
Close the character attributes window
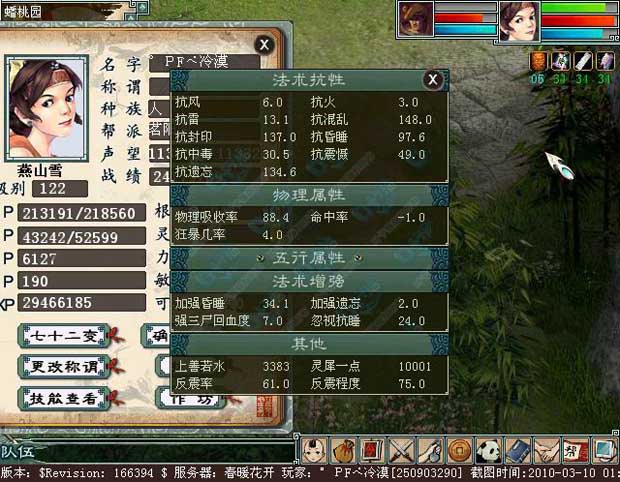click(x=263, y=44)
